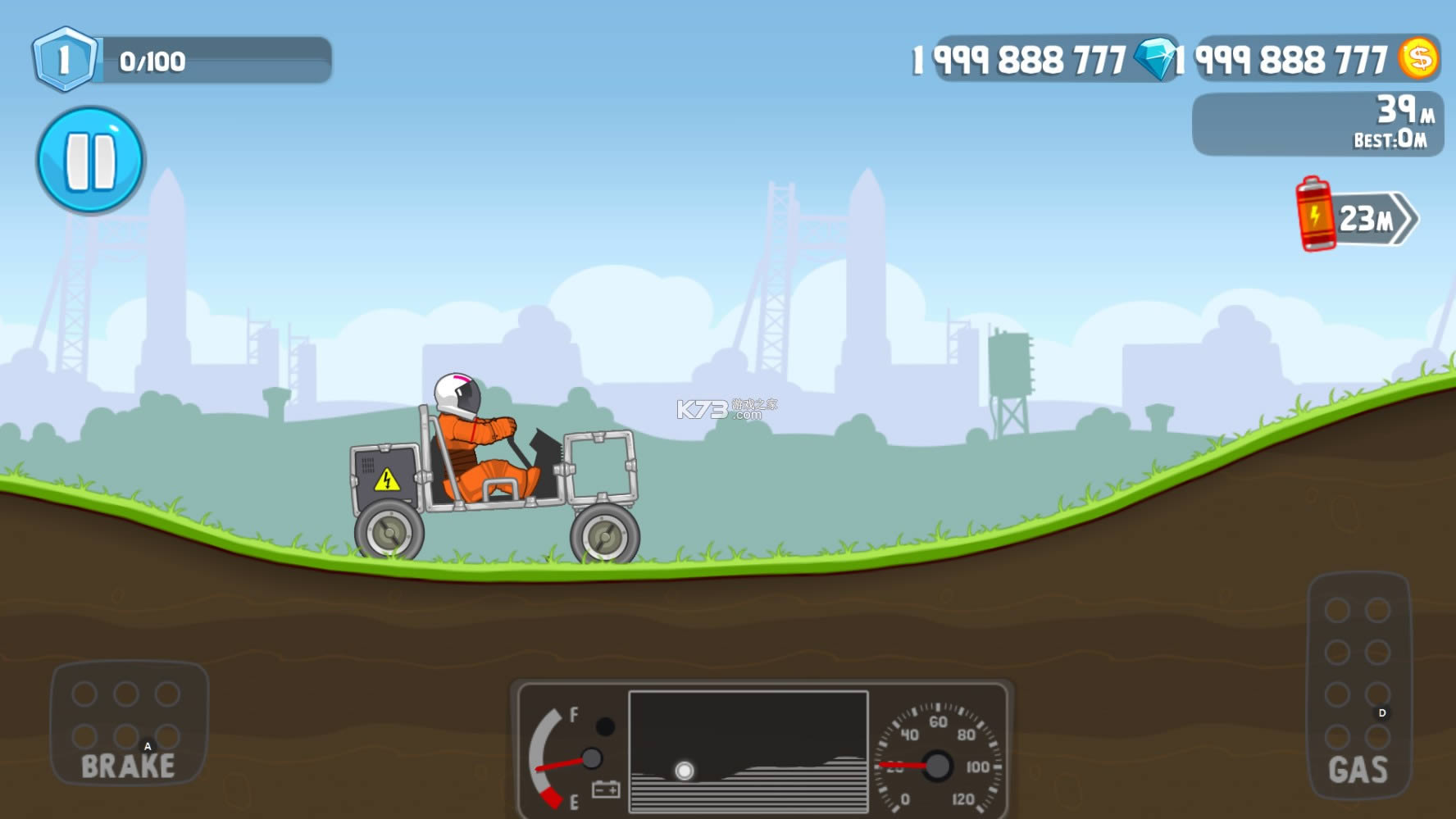Click the hazard warning sticker on the rover
Viewport: 1456px width, 819px height.
tap(385, 478)
